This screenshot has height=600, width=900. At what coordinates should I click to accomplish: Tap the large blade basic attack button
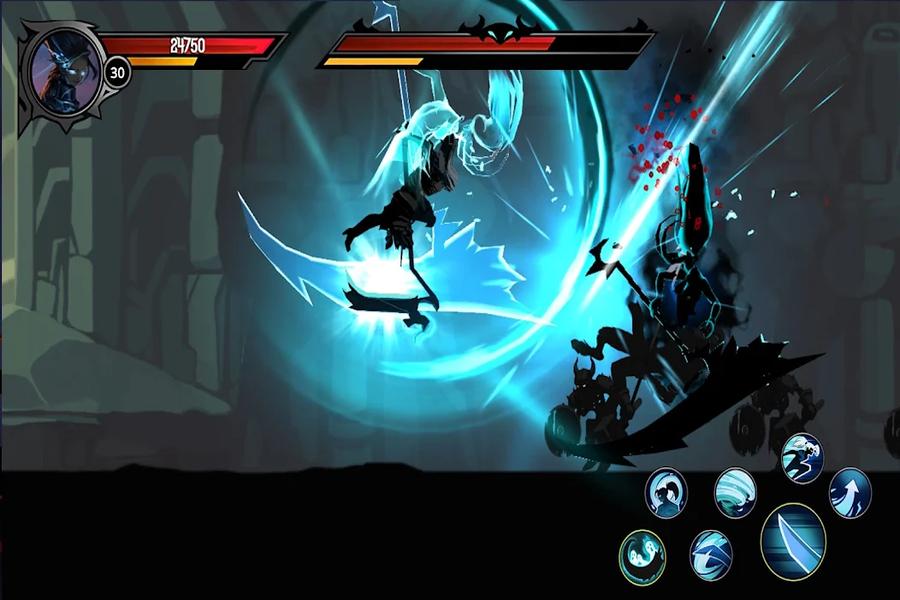793,541
